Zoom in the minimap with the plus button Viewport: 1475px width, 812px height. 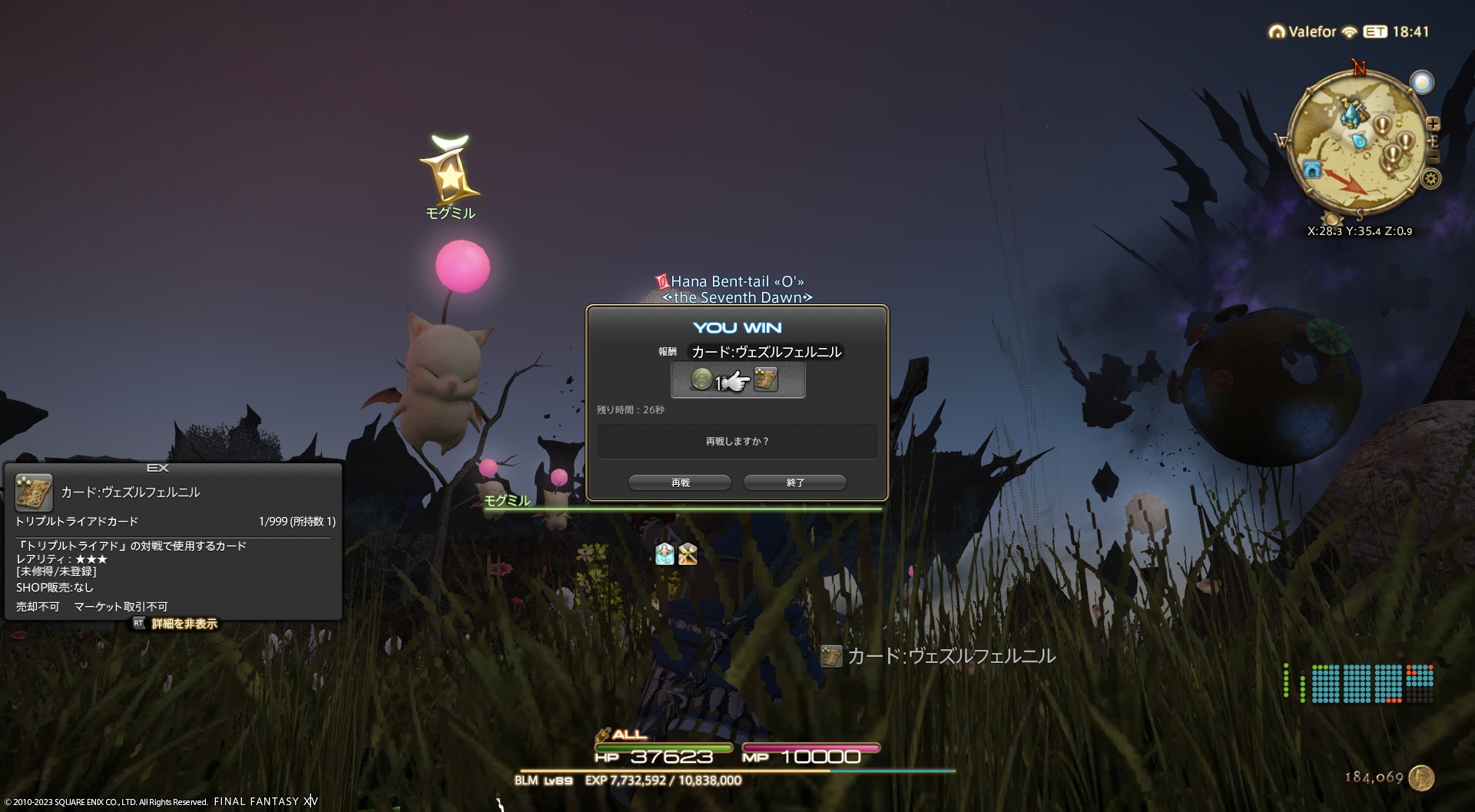pos(1433,124)
